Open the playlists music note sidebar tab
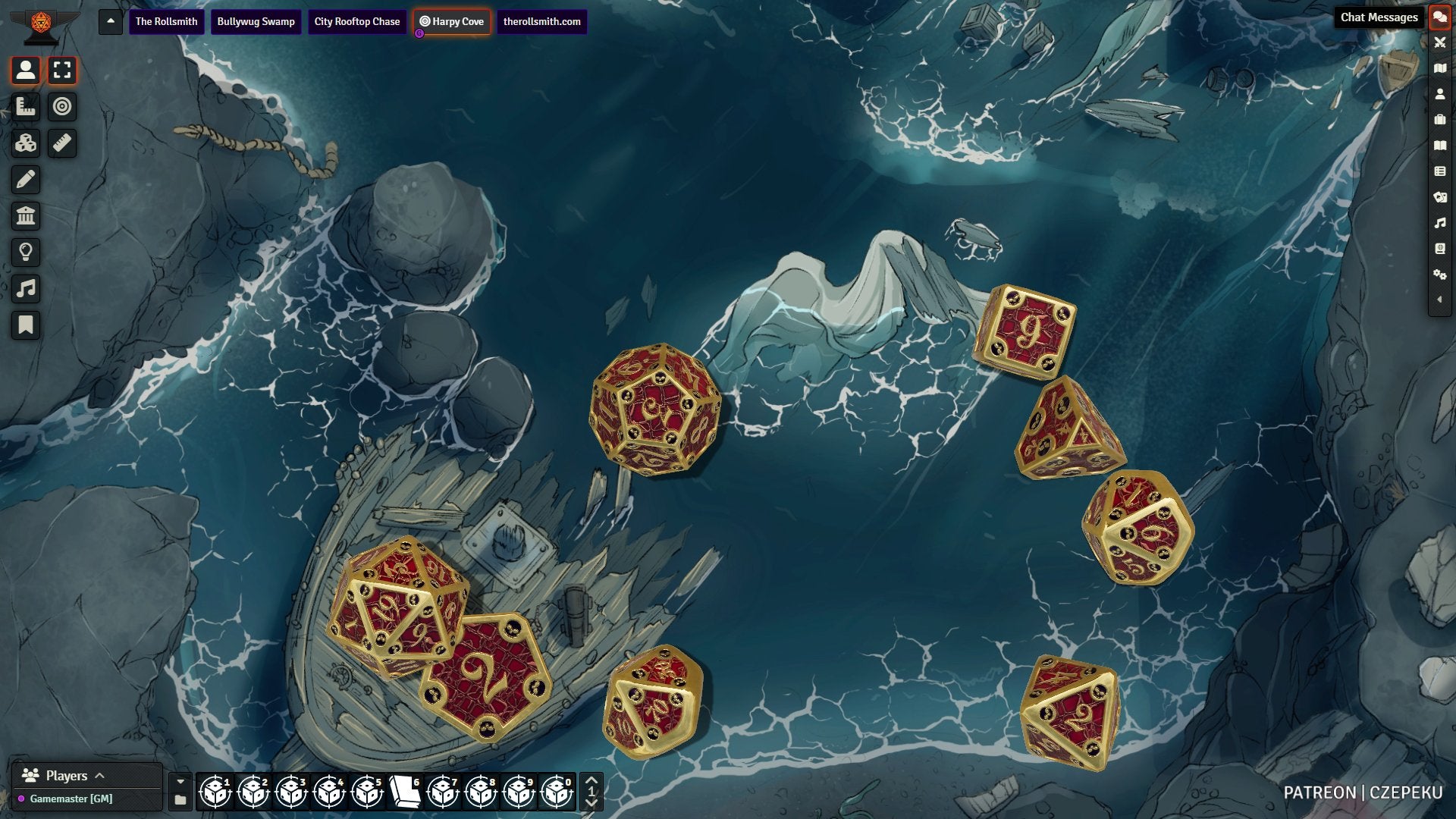This screenshot has width=1456, height=819. click(x=1439, y=223)
